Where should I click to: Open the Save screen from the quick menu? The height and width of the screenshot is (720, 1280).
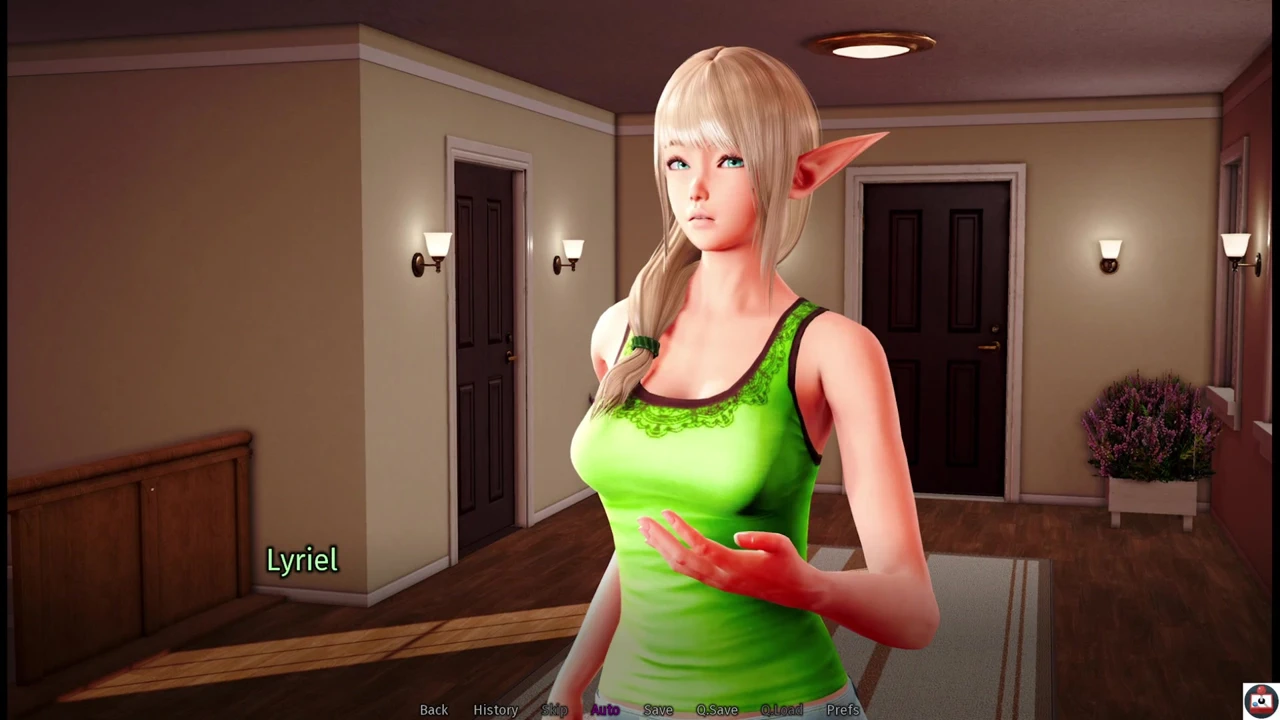pos(657,709)
